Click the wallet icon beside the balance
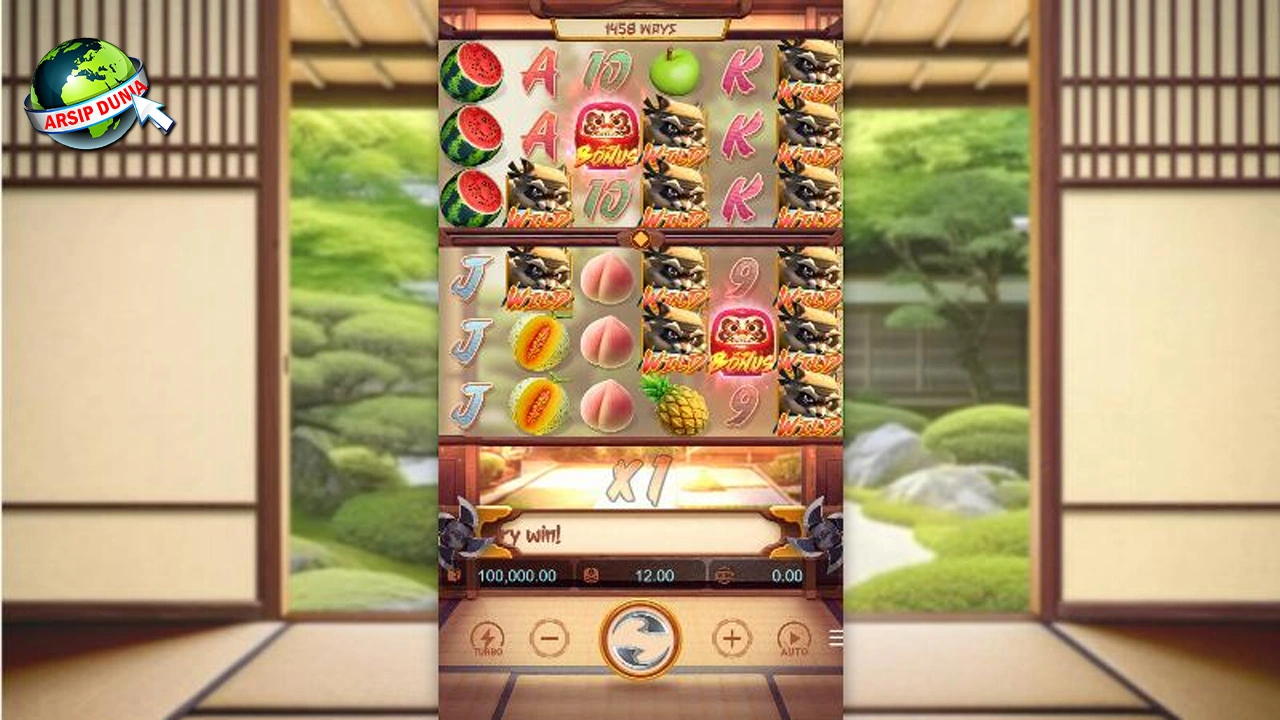The image size is (1280, 720). [x=456, y=575]
